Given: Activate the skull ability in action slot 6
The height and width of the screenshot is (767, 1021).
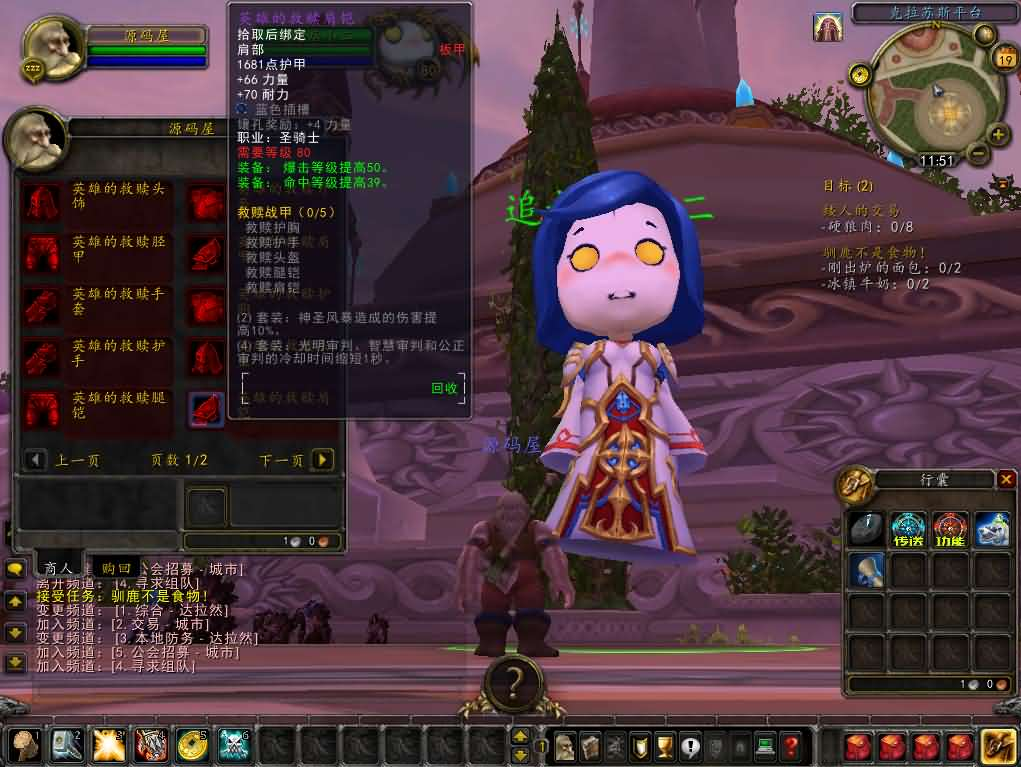Looking at the screenshot, I should click(233, 745).
